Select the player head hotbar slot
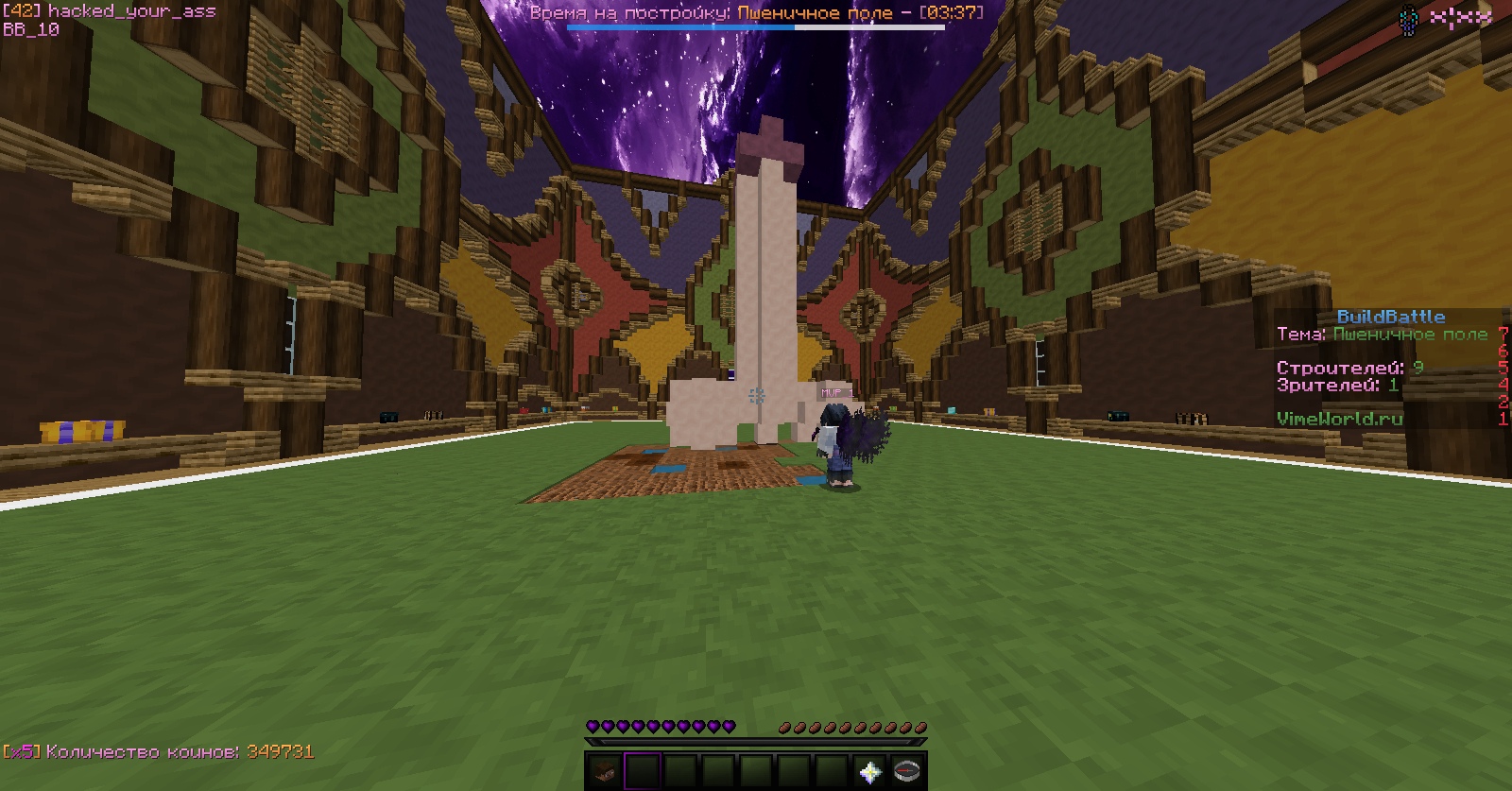1512x791 pixels. [x=605, y=771]
